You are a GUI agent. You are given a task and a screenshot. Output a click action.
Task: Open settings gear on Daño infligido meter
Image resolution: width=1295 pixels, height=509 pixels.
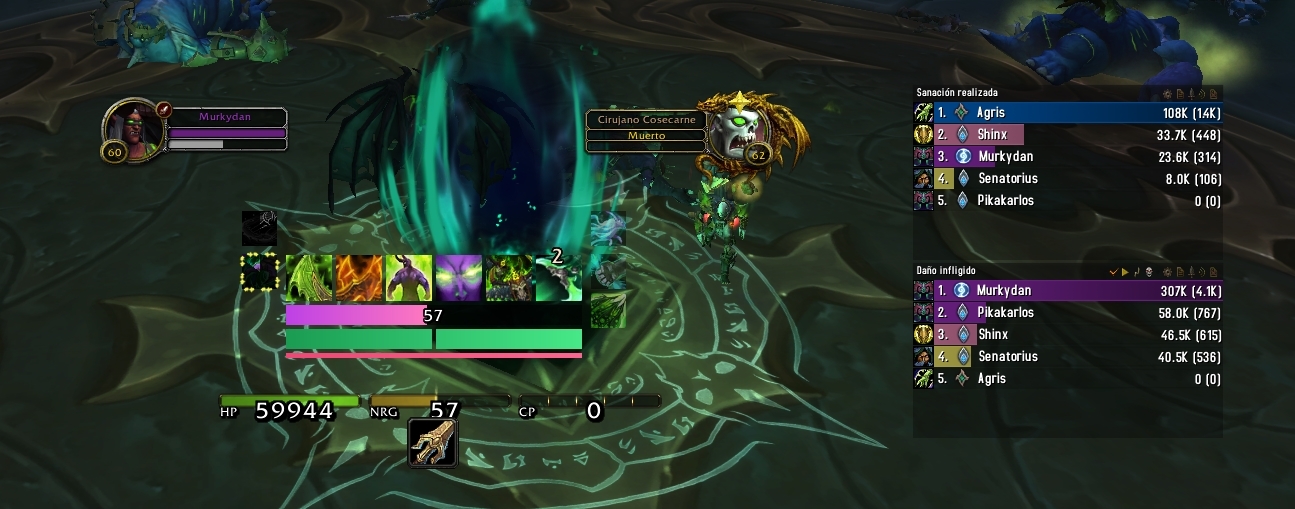coord(1167,272)
